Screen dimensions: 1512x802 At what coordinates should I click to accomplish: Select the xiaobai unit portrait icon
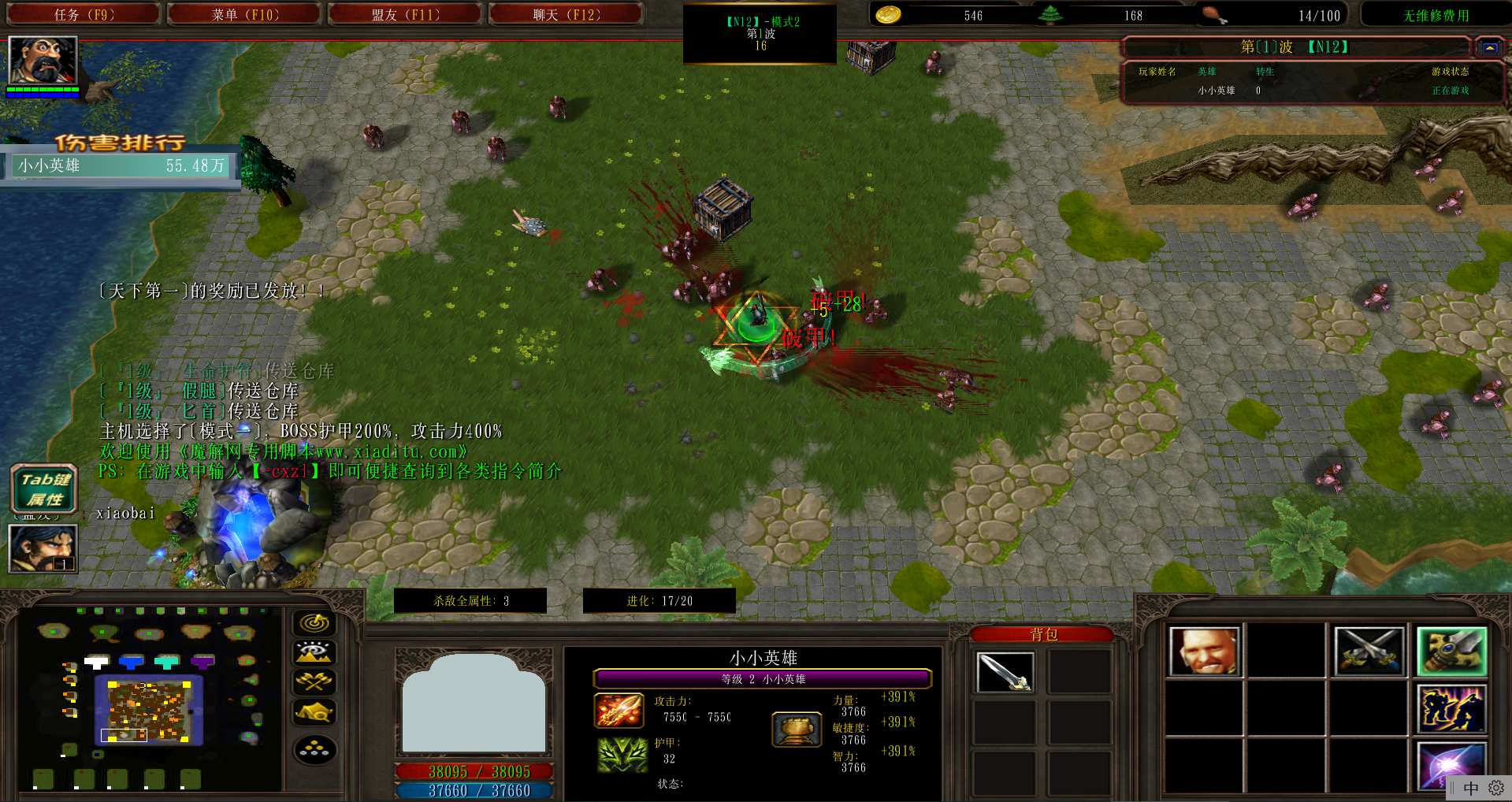click(43, 548)
